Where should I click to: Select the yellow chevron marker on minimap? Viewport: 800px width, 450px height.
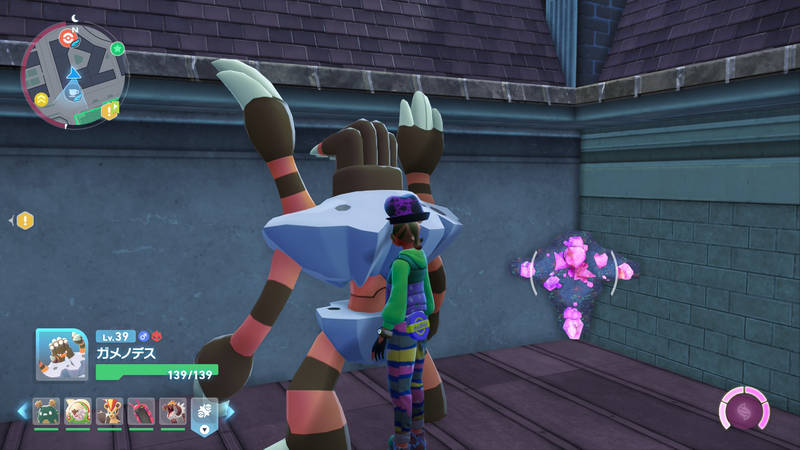tap(41, 100)
